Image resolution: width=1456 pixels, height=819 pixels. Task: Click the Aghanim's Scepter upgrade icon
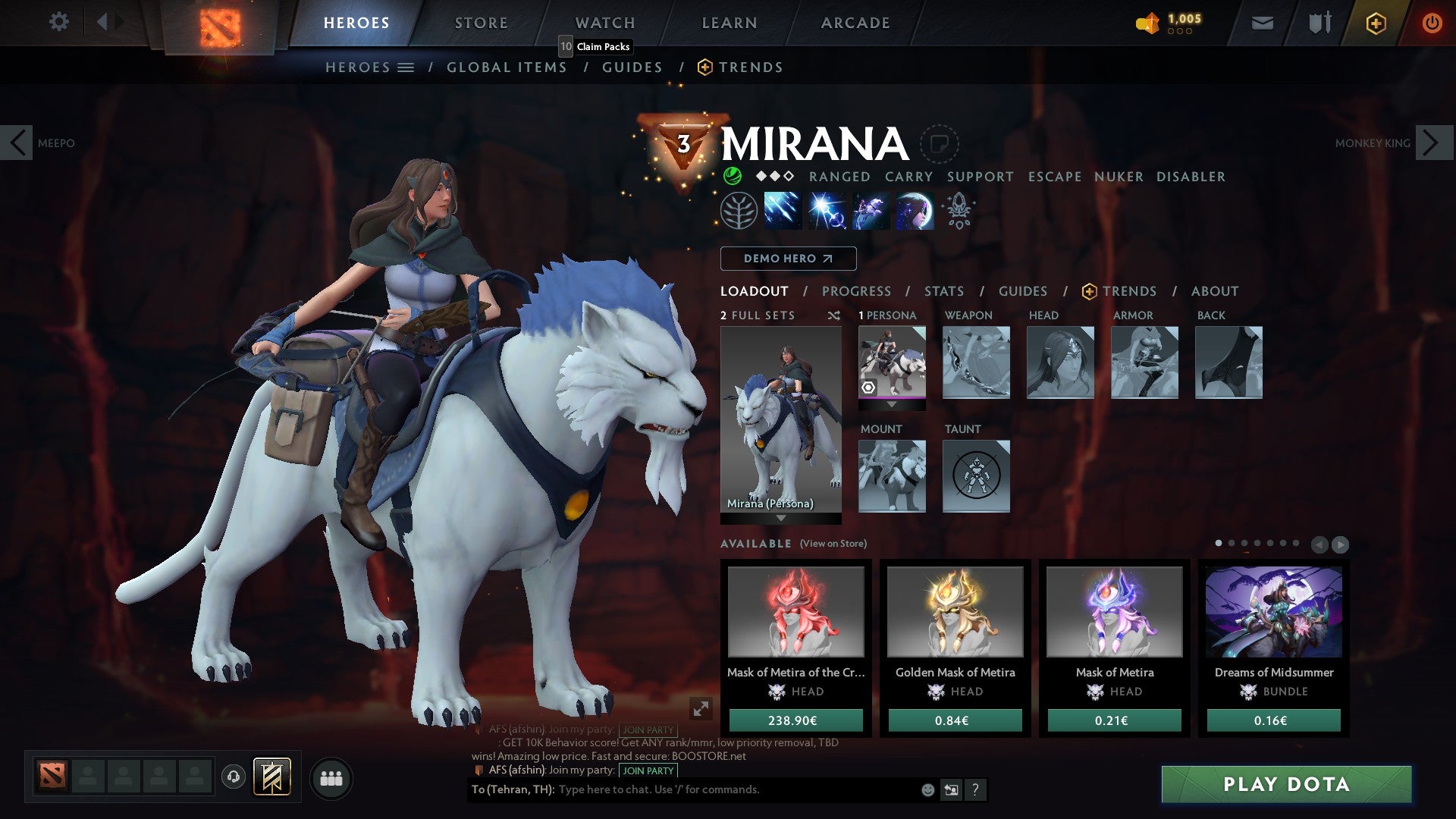(x=957, y=212)
